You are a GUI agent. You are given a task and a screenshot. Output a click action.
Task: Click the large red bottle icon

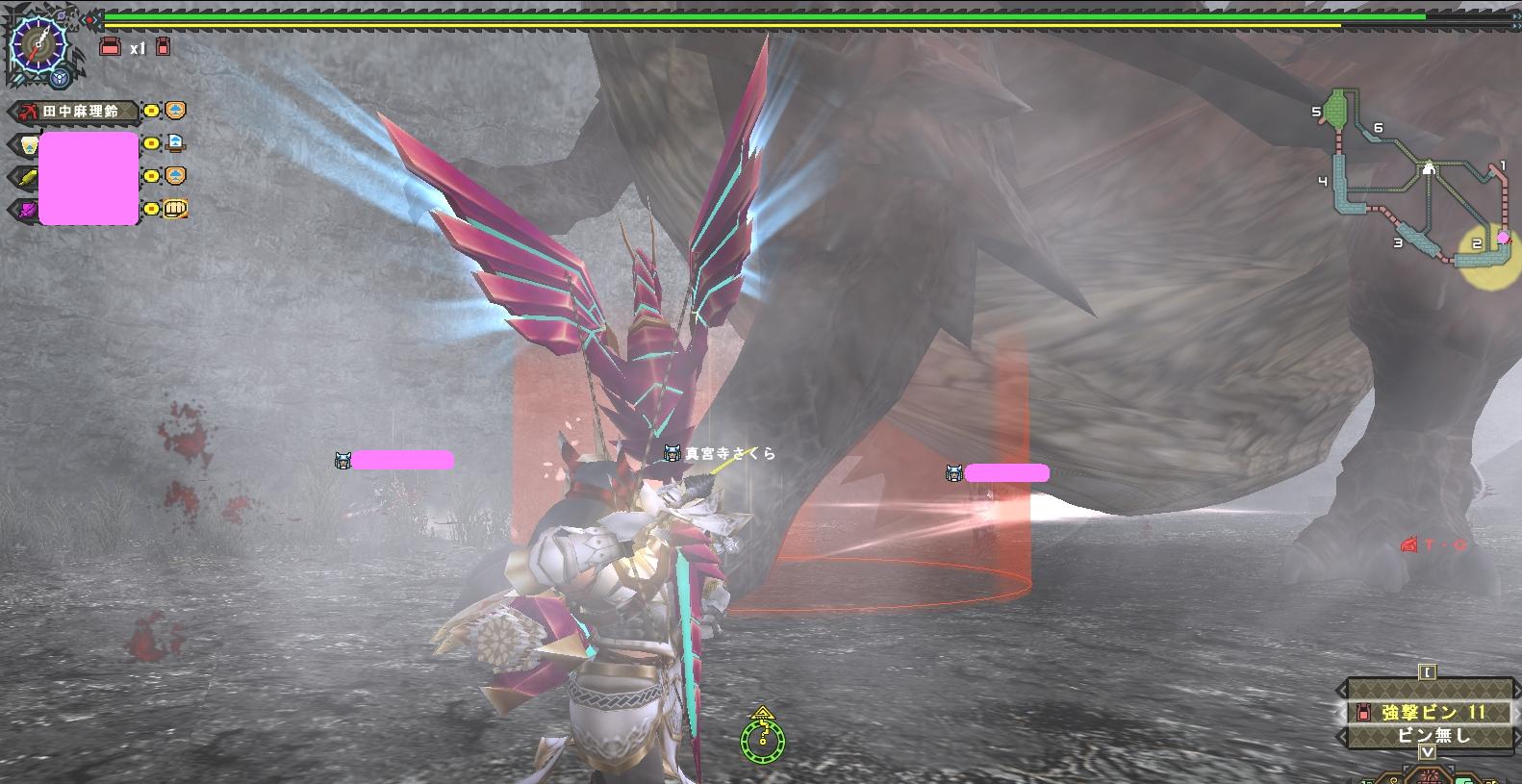(111, 46)
